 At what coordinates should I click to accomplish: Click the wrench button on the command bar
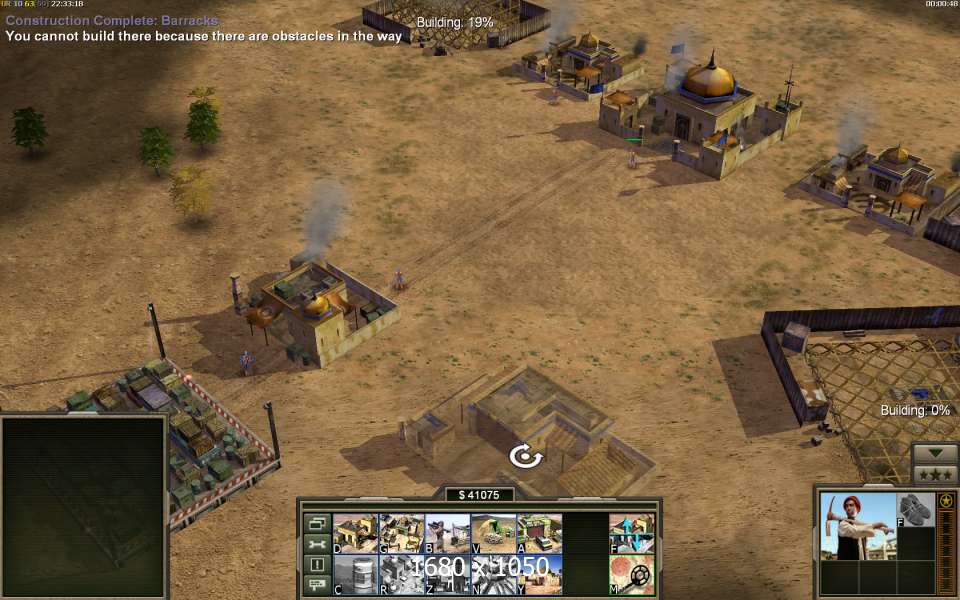(317, 544)
